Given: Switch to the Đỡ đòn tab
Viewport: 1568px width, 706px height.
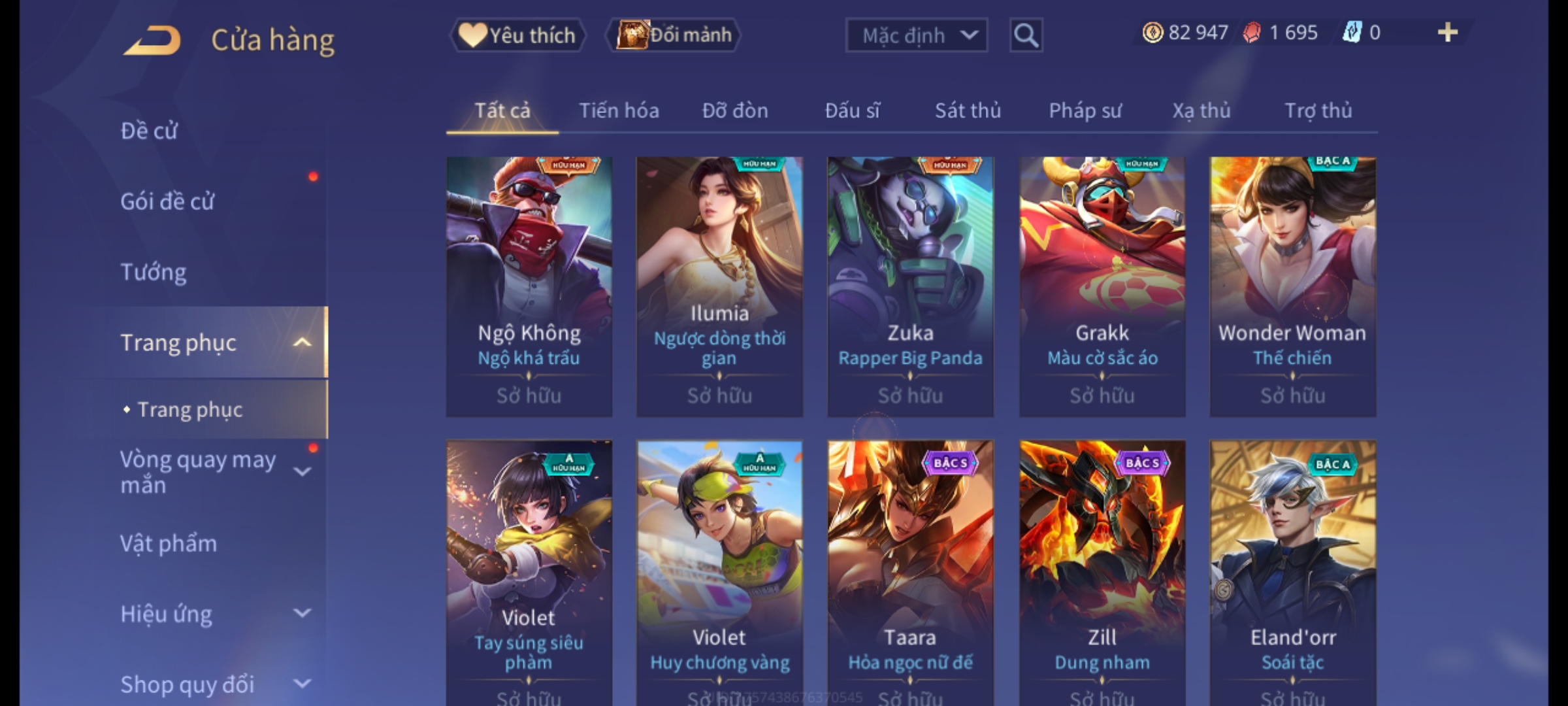Looking at the screenshot, I should [x=735, y=111].
